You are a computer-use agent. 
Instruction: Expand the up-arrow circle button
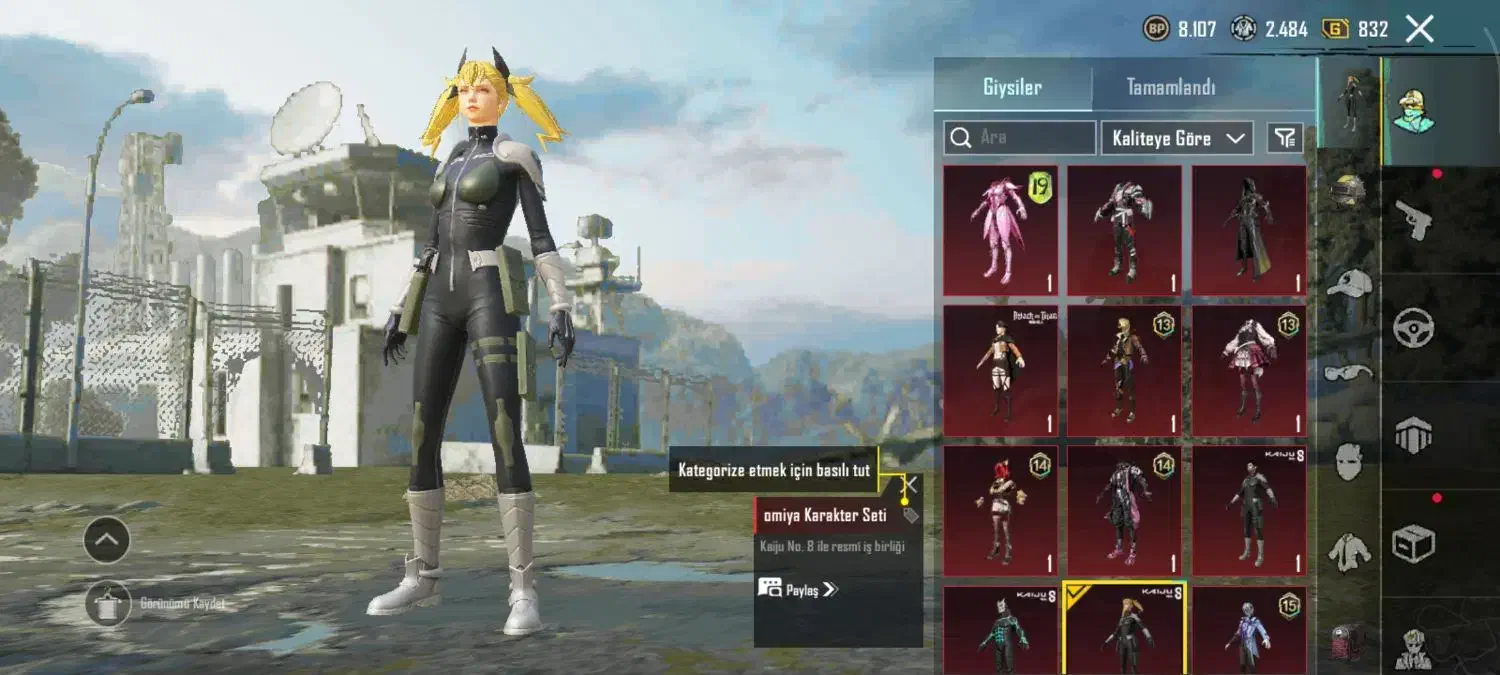pyautogui.click(x=107, y=541)
